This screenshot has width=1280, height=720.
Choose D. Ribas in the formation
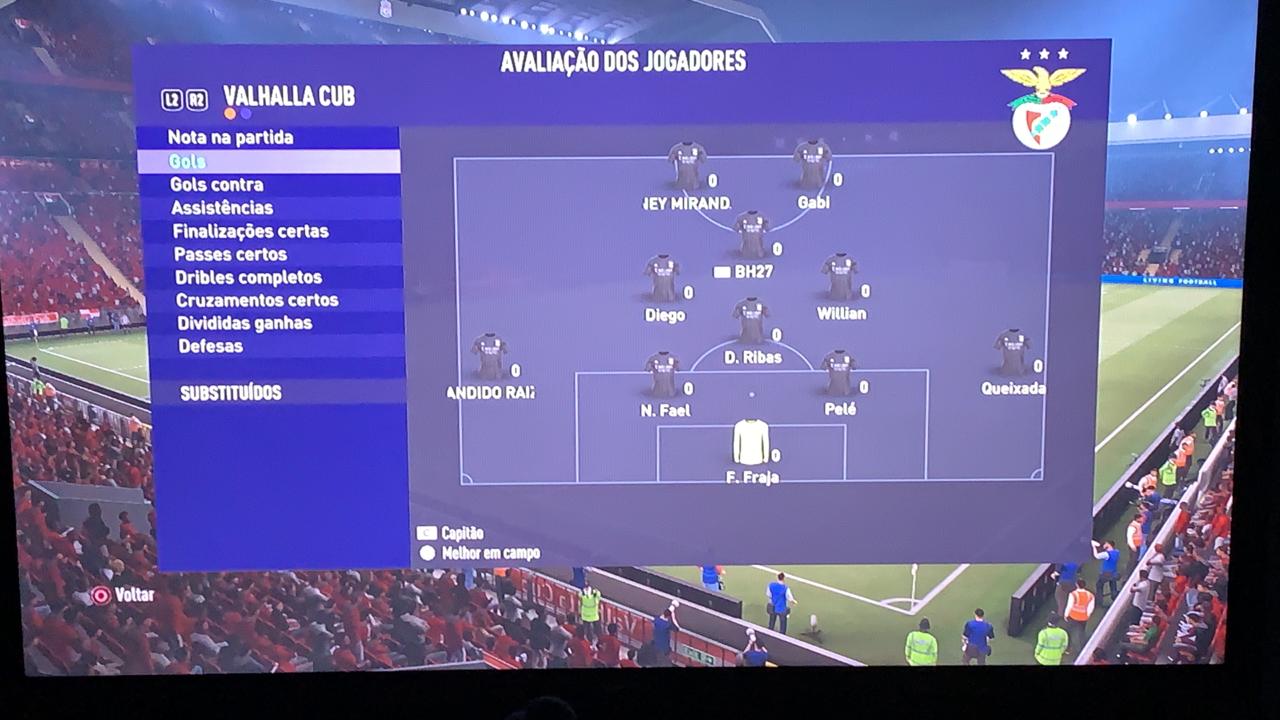coord(751,321)
